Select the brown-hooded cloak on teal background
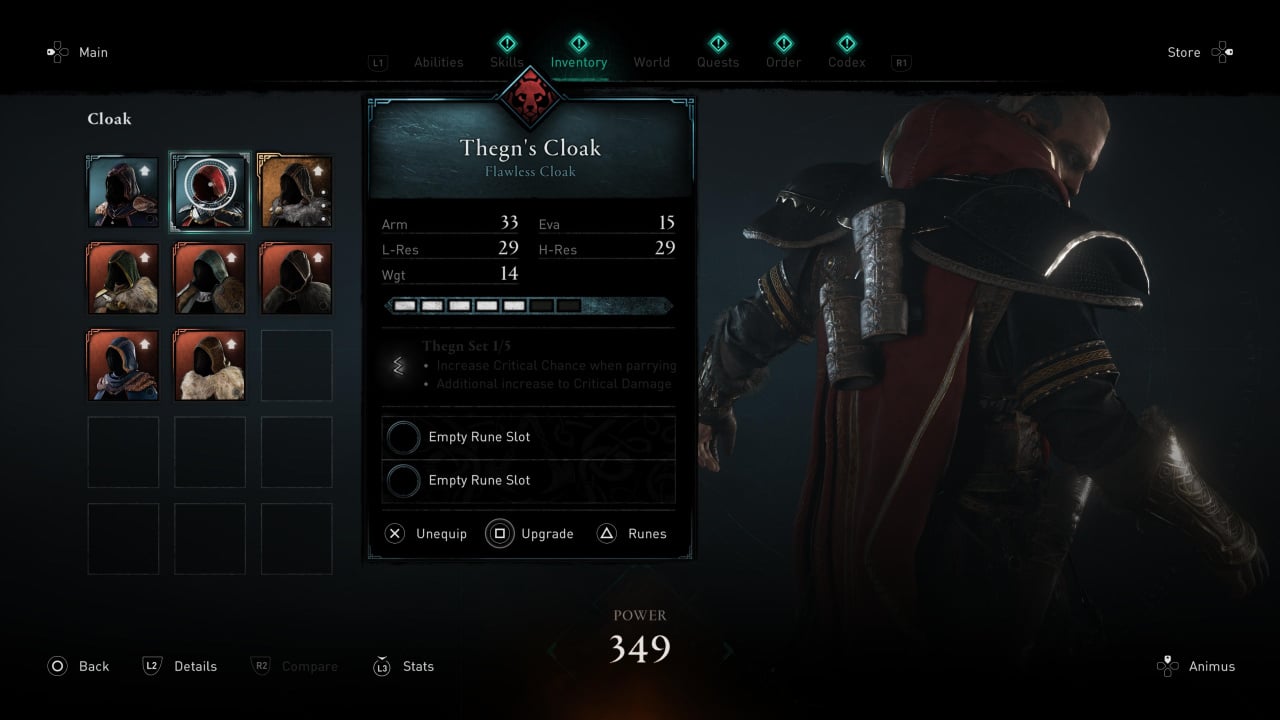The image size is (1280, 720). [x=123, y=192]
